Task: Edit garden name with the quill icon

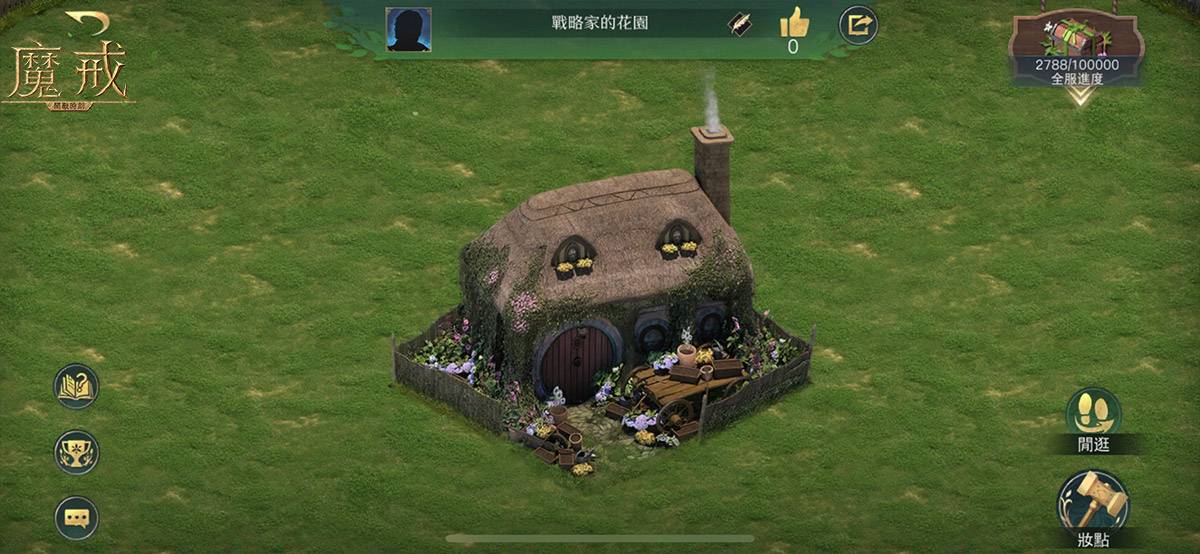Action: click(x=740, y=25)
